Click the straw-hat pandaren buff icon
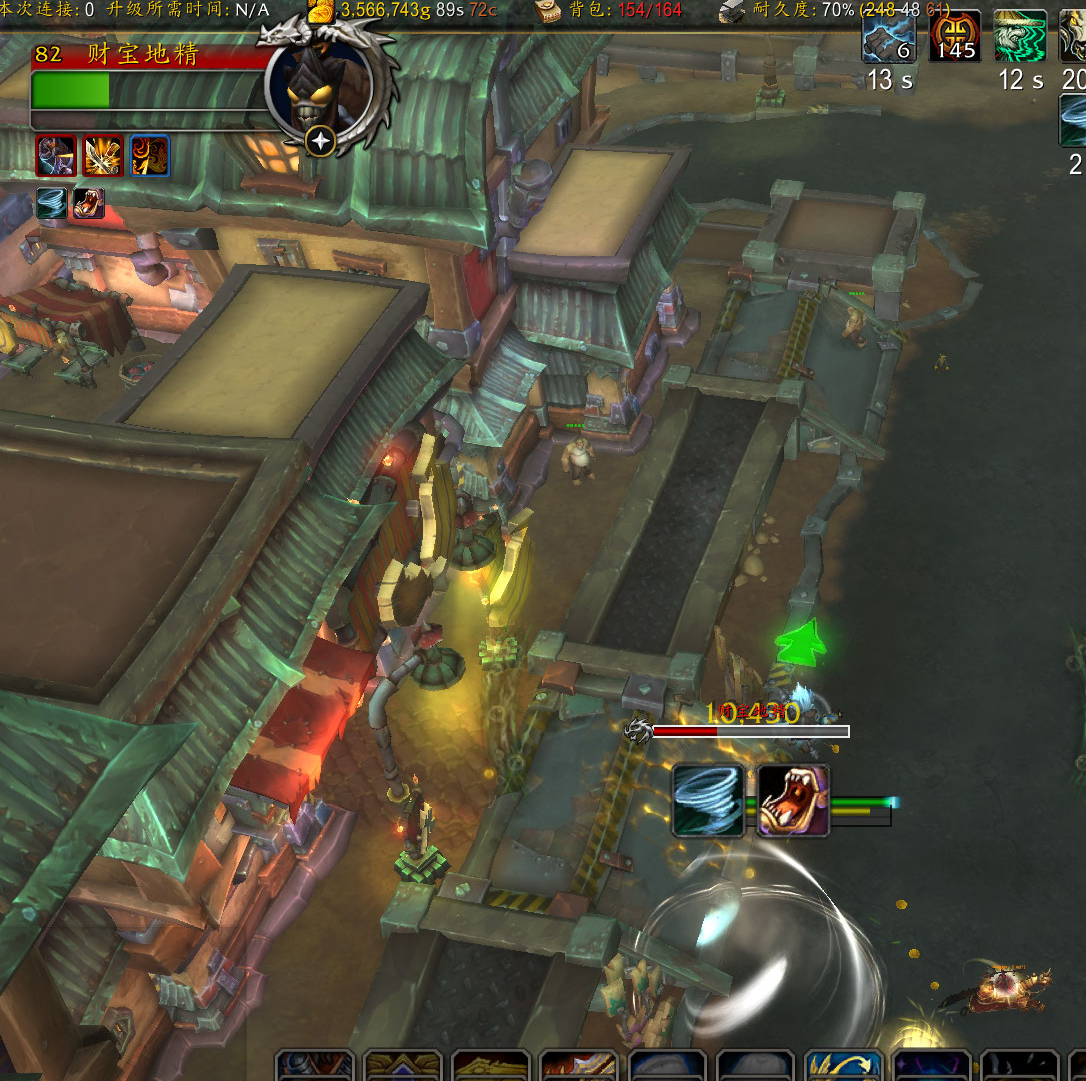 (x=1020, y=37)
